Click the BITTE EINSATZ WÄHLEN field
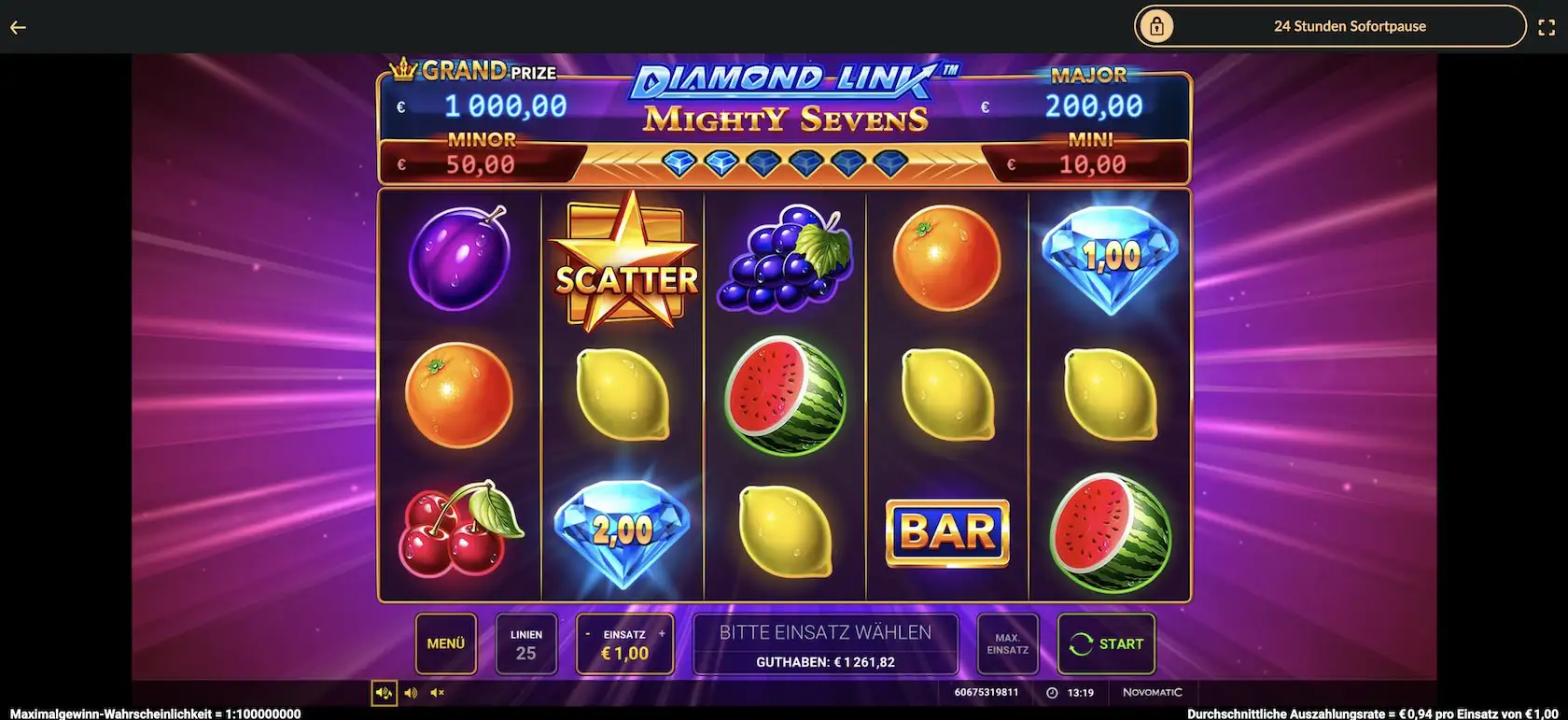The image size is (1568, 720). click(x=825, y=631)
